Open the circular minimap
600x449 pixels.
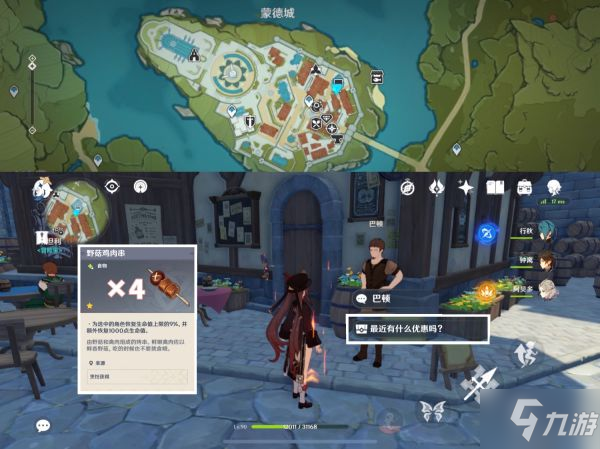pyautogui.click(x=80, y=206)
